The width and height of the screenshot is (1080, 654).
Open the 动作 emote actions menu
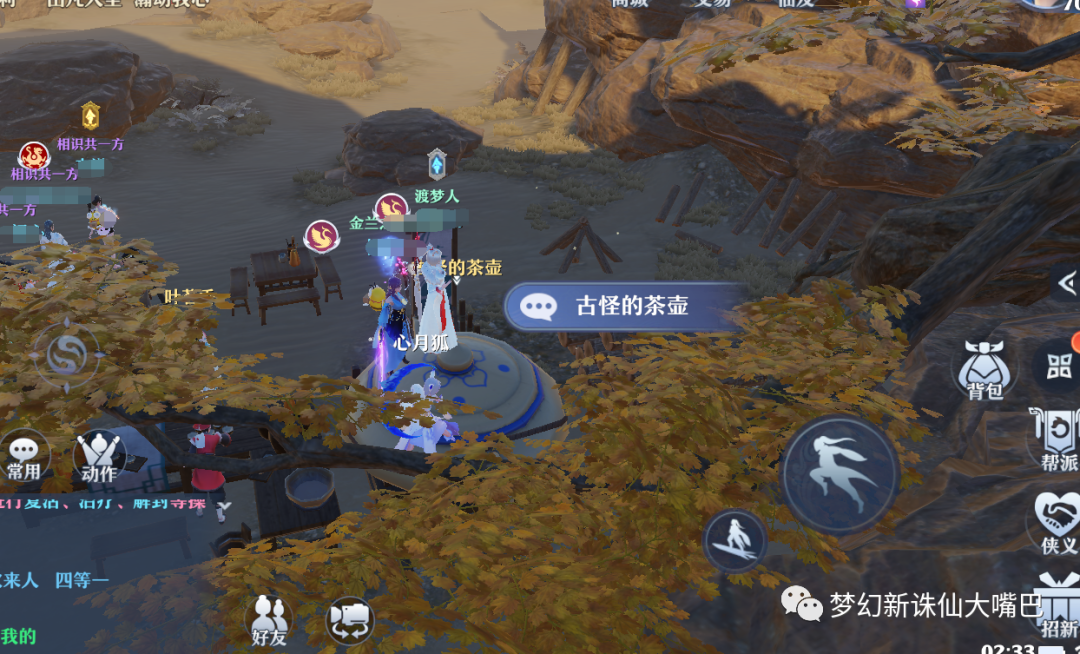[99, 458]
